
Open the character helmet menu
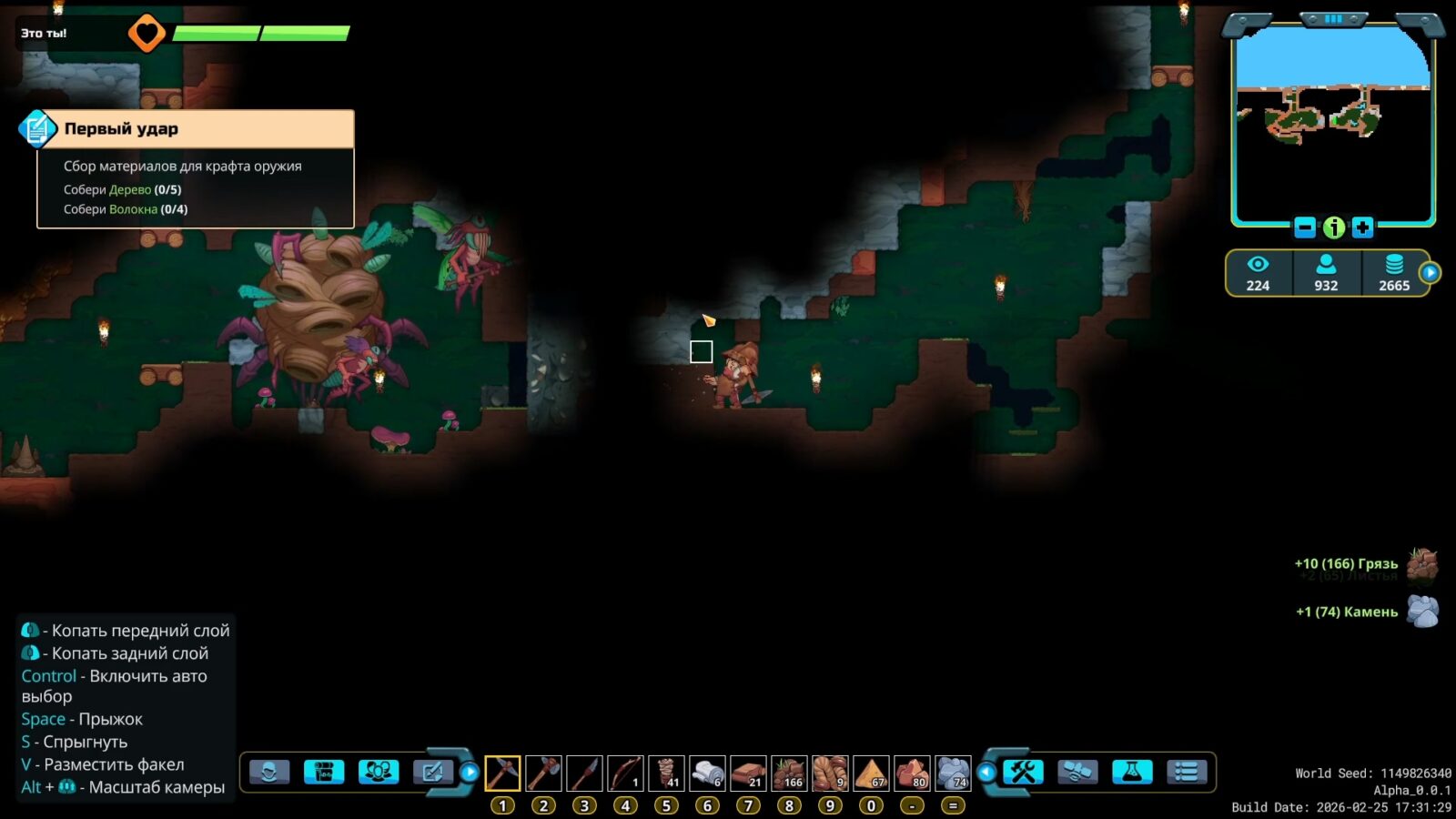click(269, 773)
